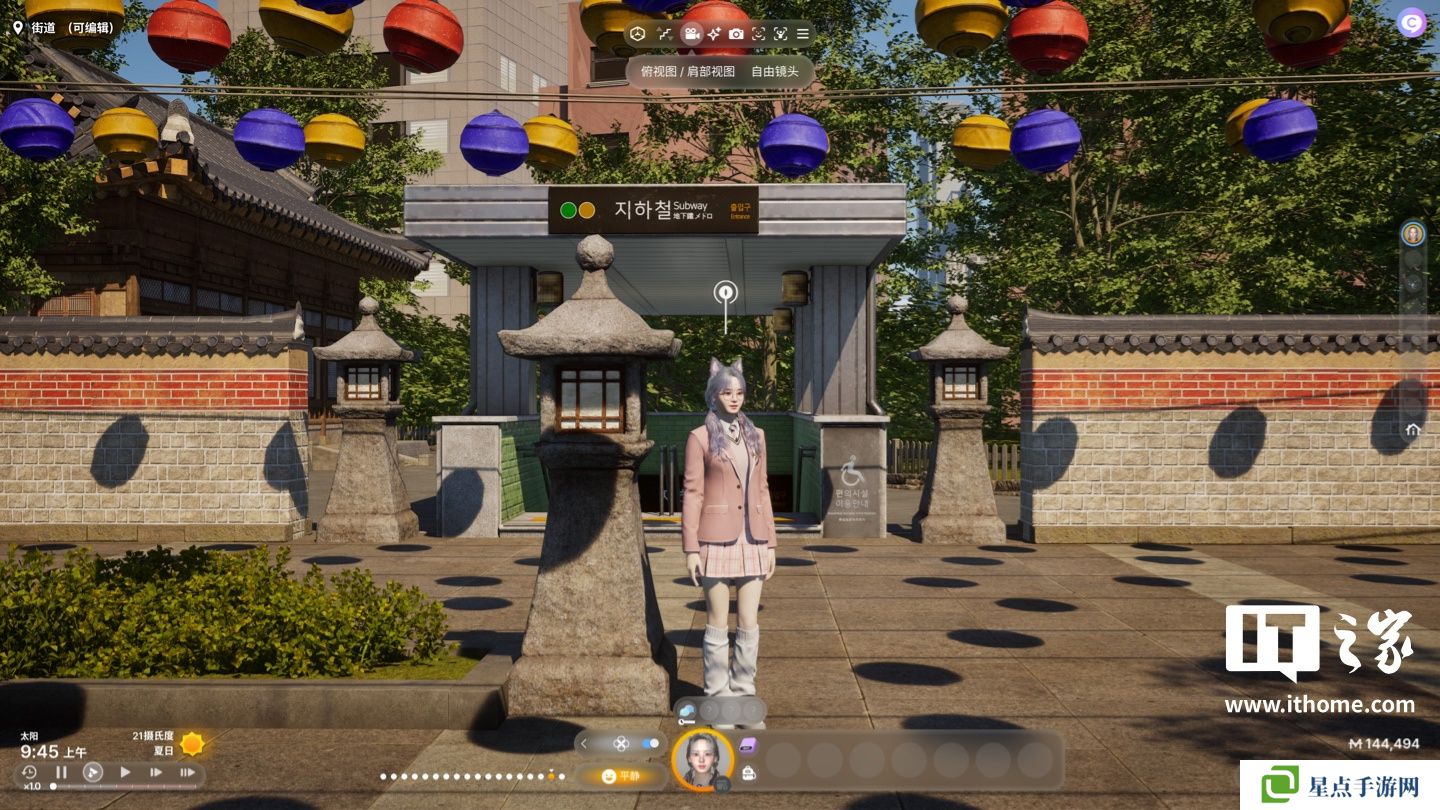This screenshot has height=810, width=1440.
Task: Choose the 自由镜头 free camera option
Action: 775,72
